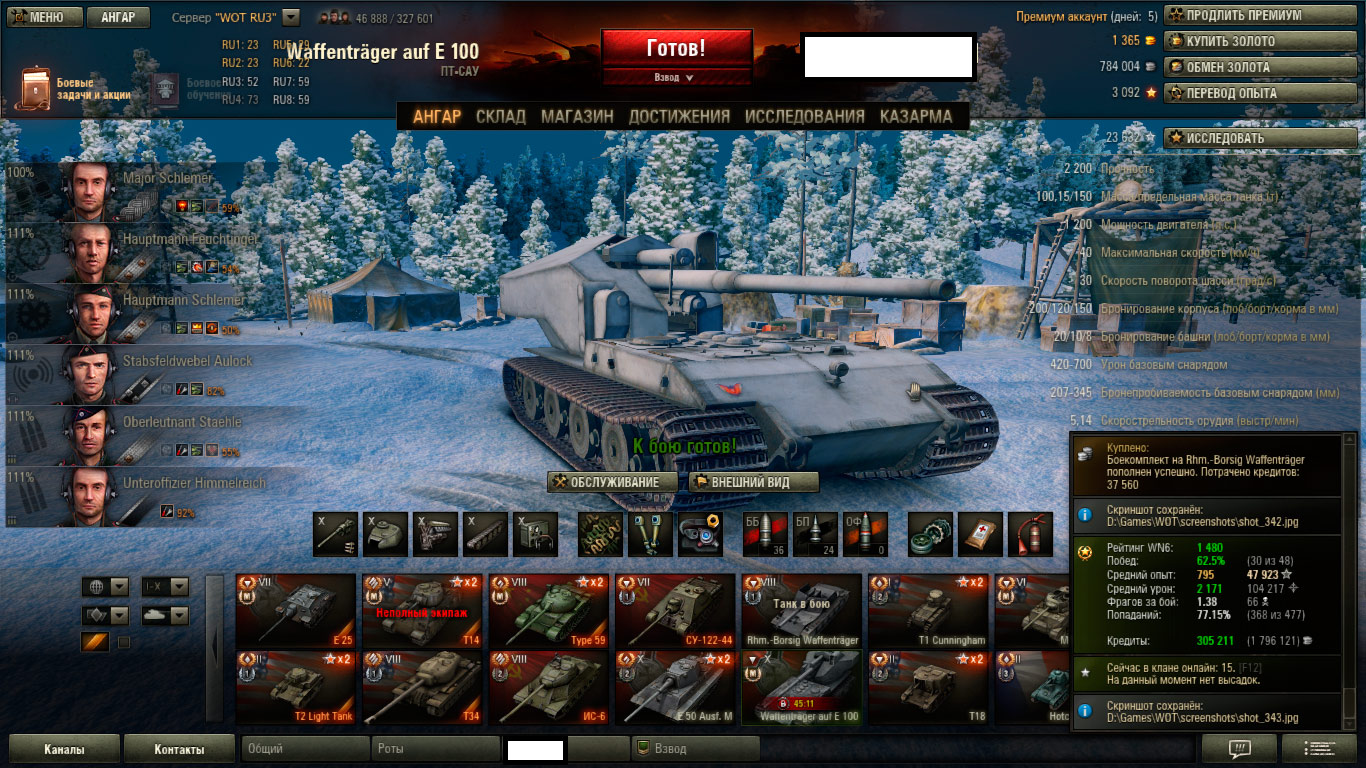Open the ИССЛЕДОВАНИЯ tab
Viewport: 1366px width, 768px height.
click(x=804, y=116)
